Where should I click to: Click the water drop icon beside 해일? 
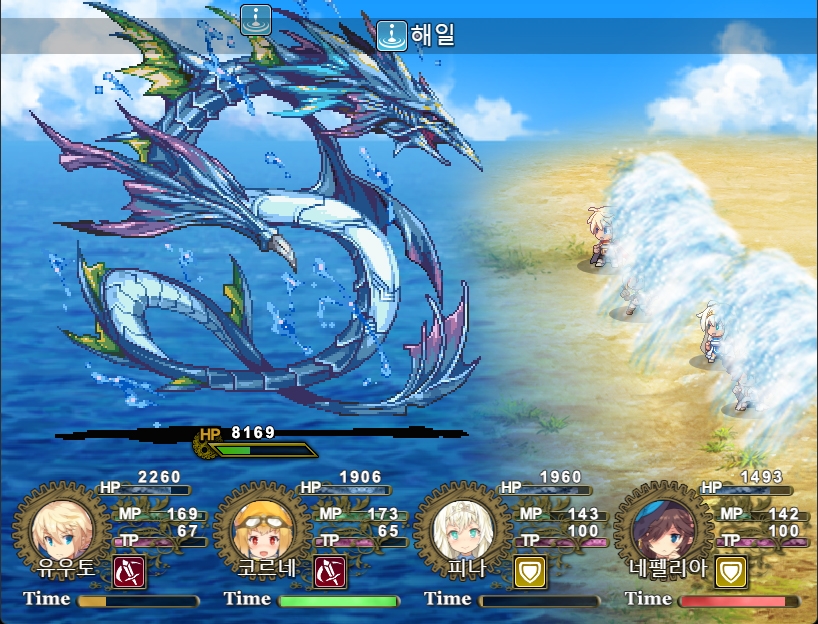(x=391, y=36)
